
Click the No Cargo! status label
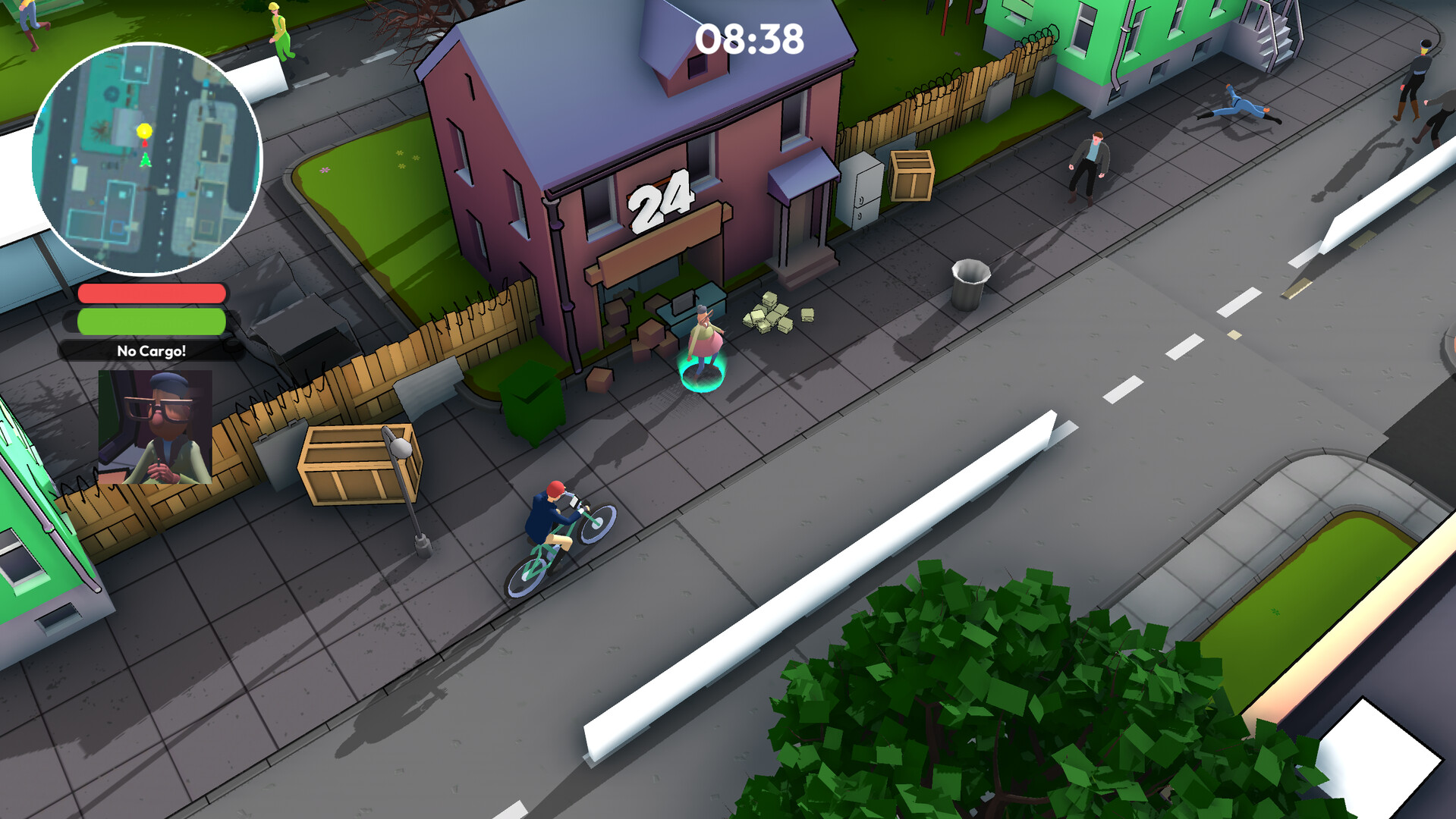pos(149,351)
